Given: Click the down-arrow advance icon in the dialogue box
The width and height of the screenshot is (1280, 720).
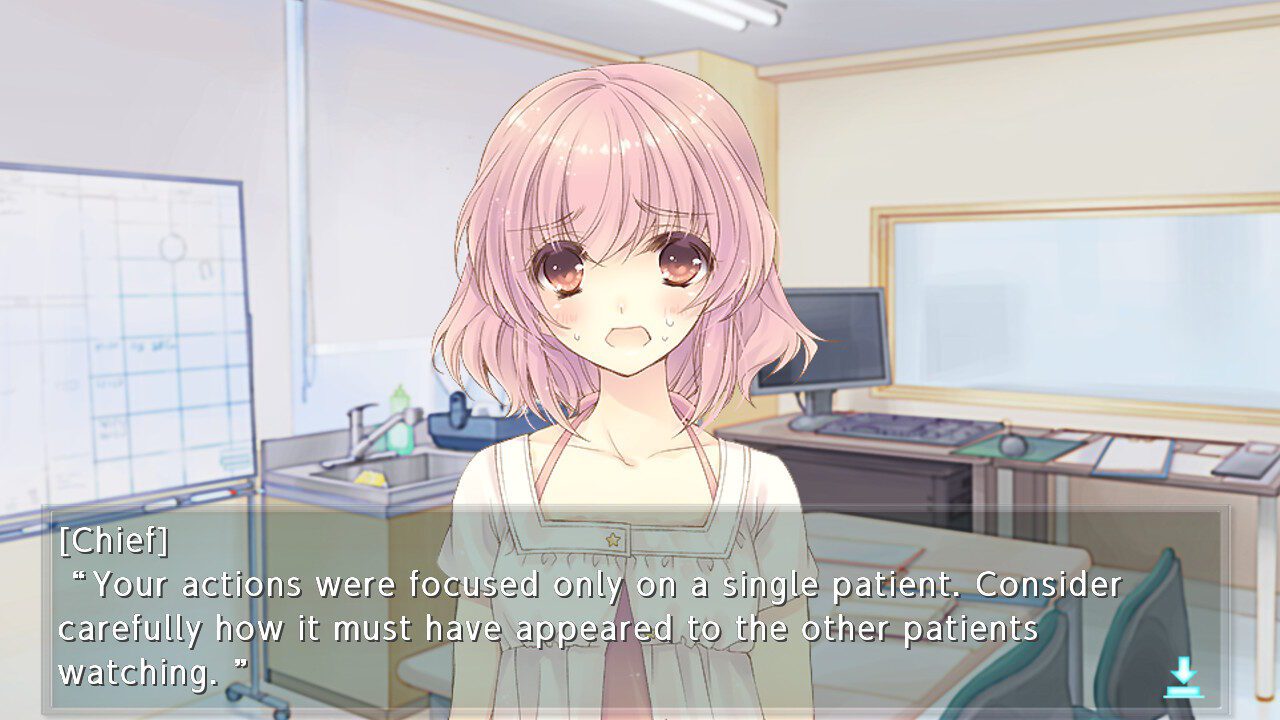Looking at the screenshot, I should coord(1183,678).
